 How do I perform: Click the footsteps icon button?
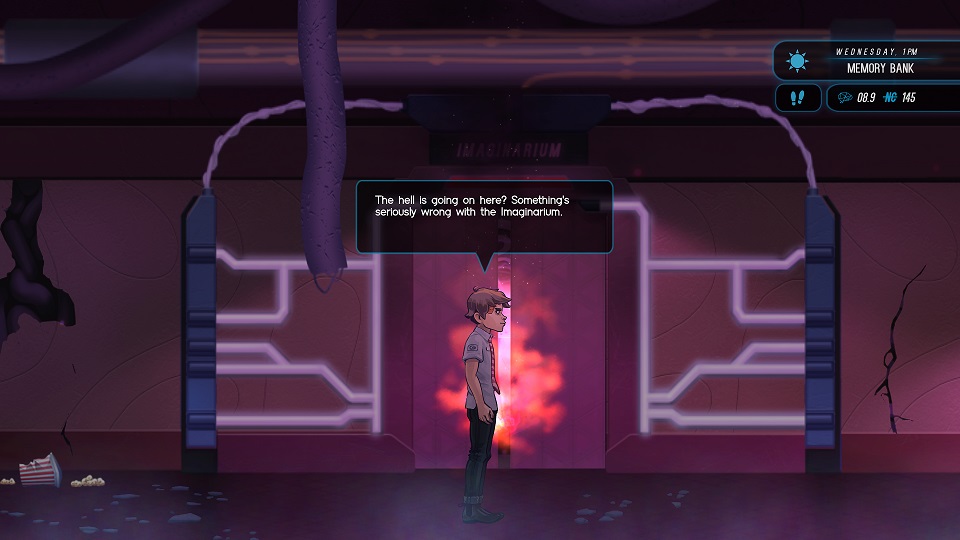pyautogui.click(x=797, y=98)
